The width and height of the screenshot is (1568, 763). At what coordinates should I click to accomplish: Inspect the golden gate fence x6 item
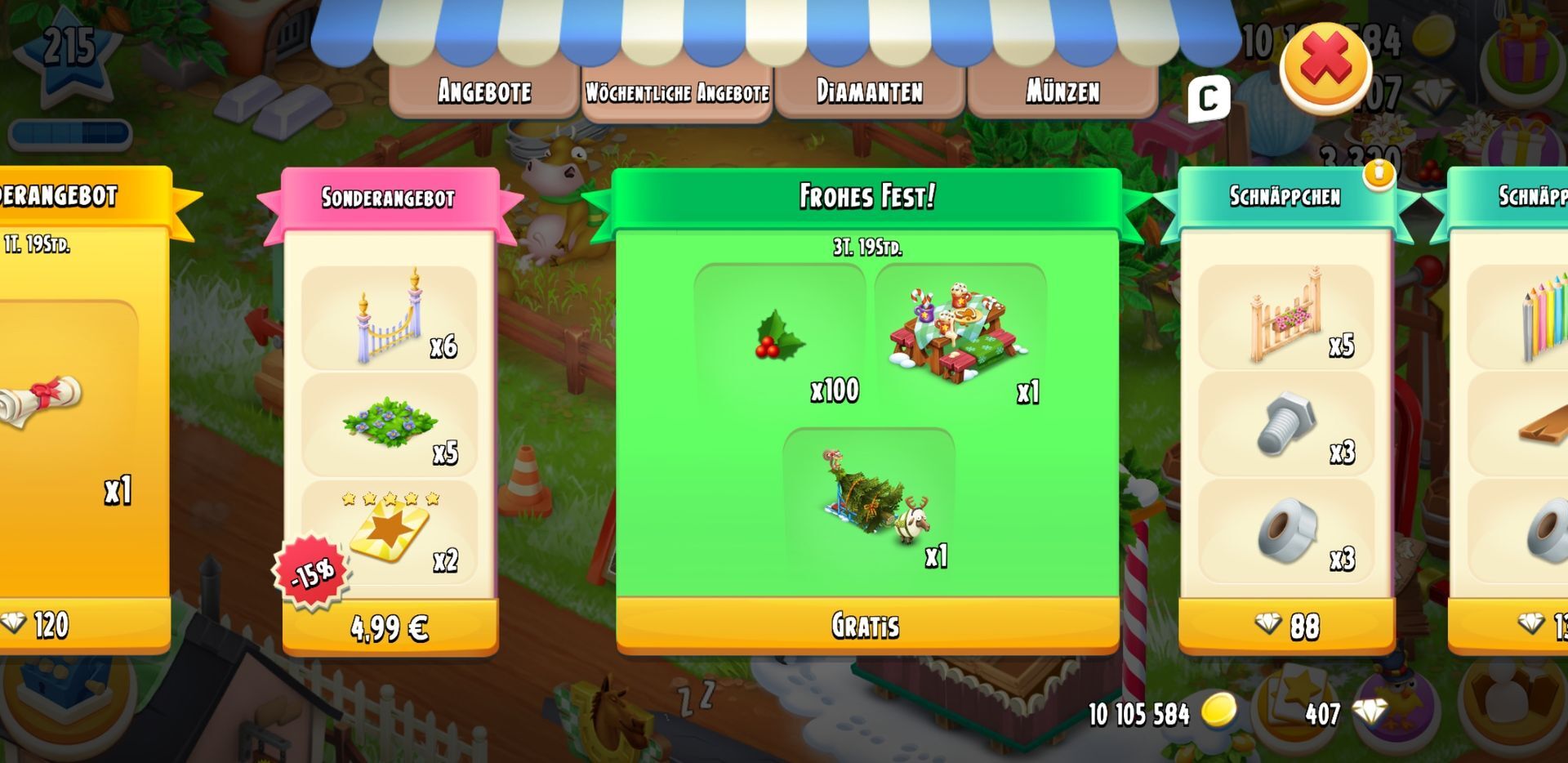pyautogui.click(x=390, y=317)
